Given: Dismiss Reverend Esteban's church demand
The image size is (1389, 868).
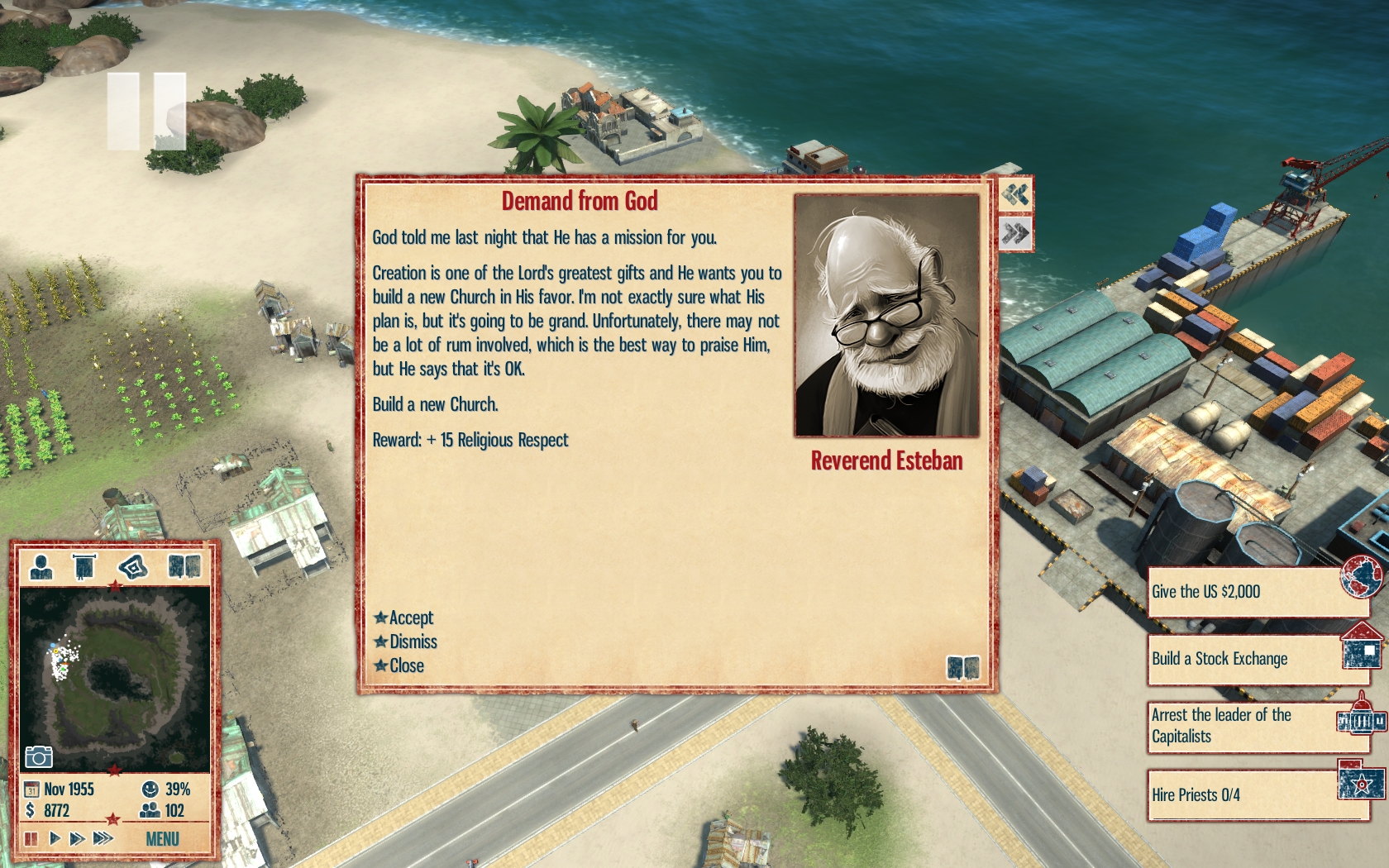Looking at the screenshot, I should tap(412, 641).
